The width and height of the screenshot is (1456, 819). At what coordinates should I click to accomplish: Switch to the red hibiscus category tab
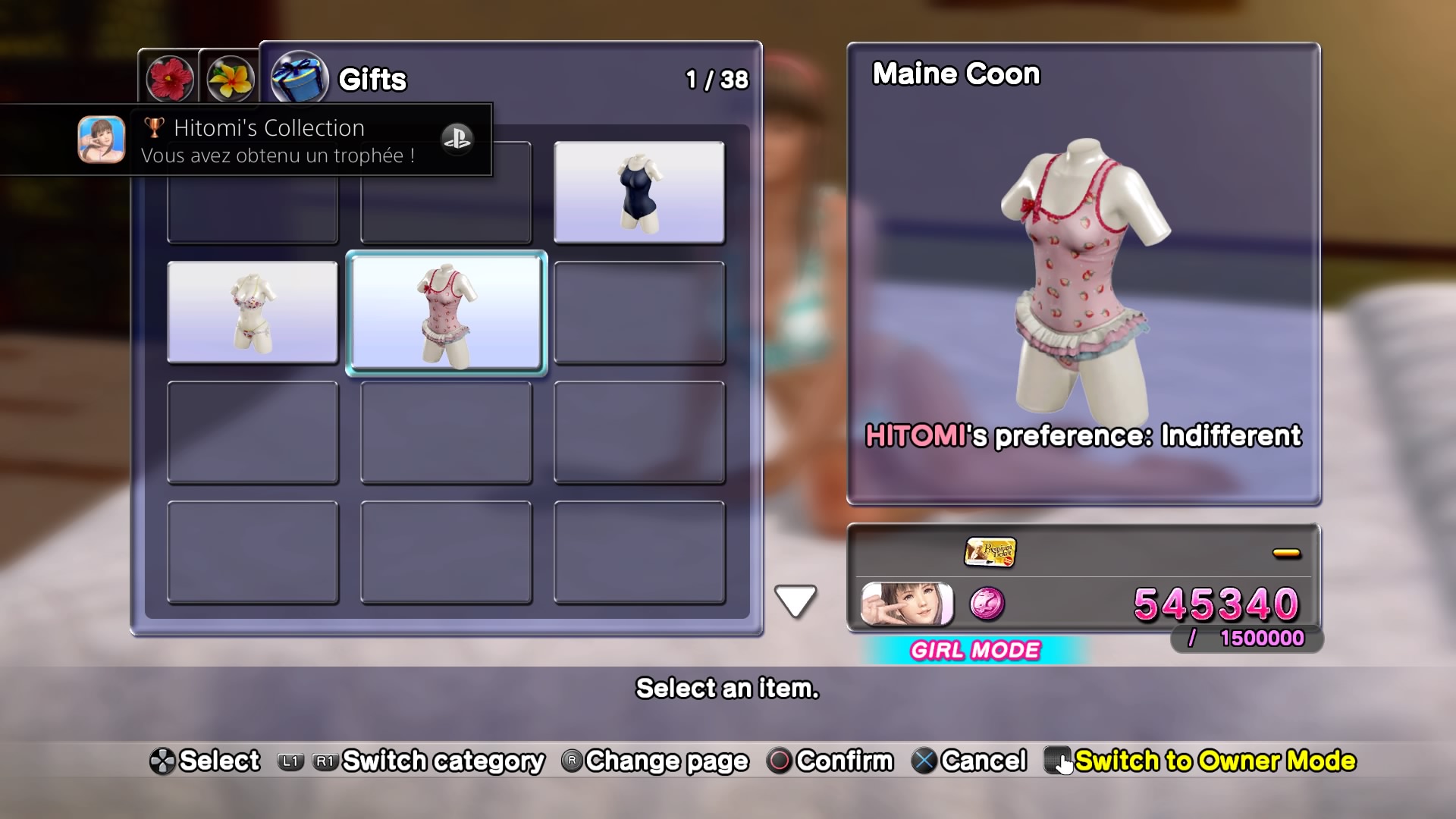click(x=170, y=78)
